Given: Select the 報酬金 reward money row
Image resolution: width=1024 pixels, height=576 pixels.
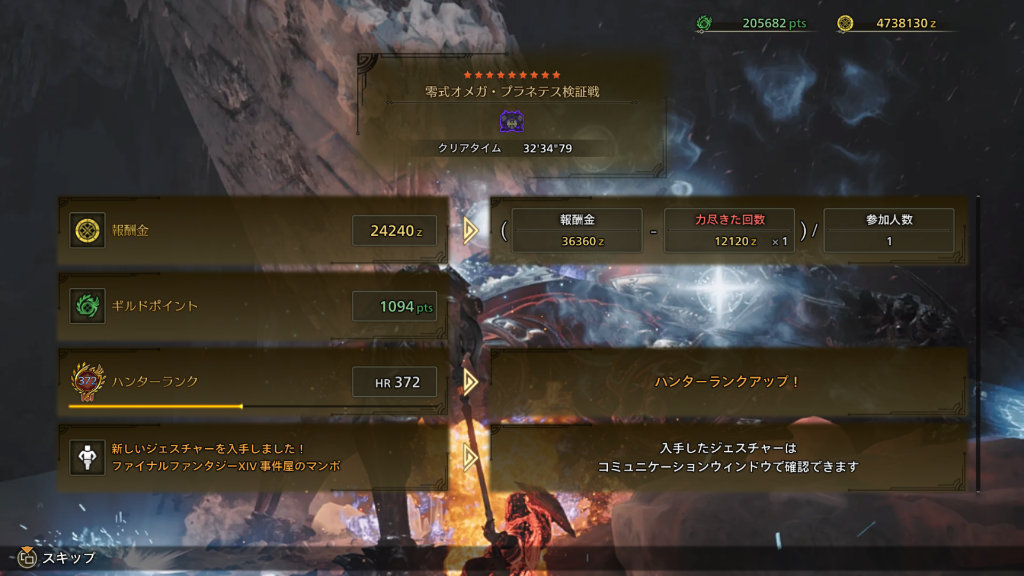Looking at the screenshot, I should 252,231.
